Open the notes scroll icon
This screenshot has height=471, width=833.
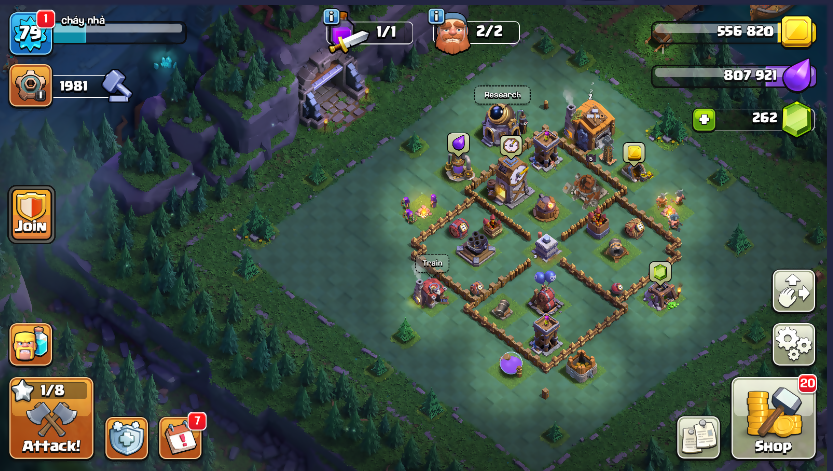698,437
